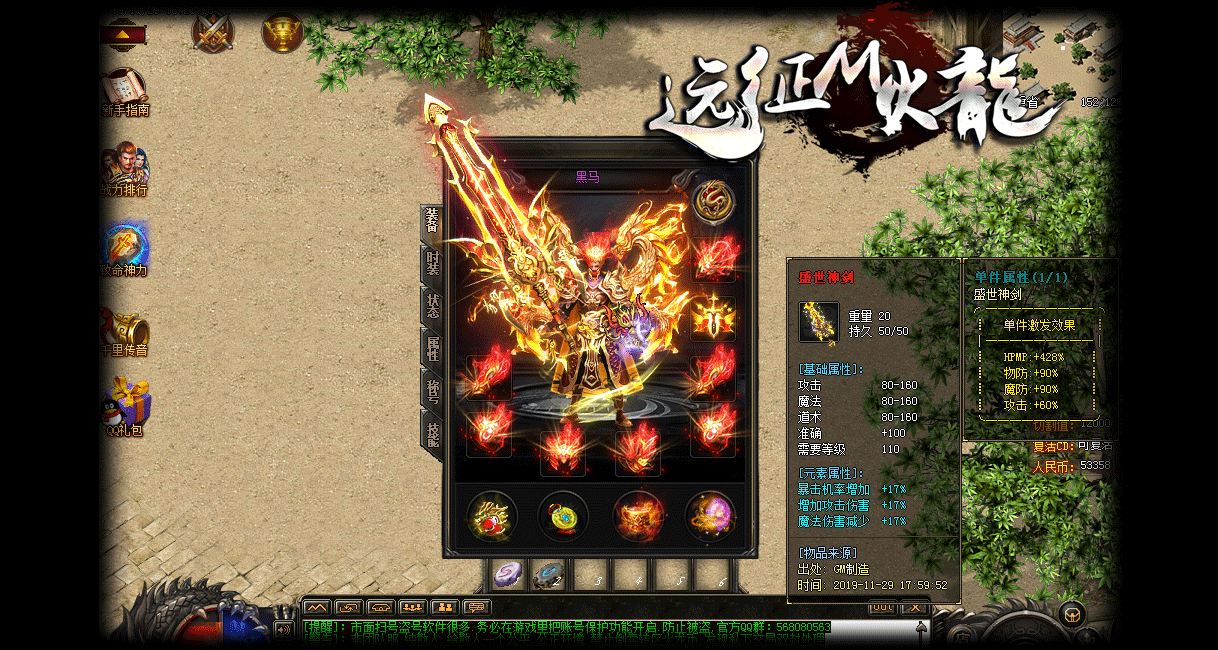Switch to the 时装 fashion tab
The width and height of the screenshot is (1218, 650).
point(432,263)
